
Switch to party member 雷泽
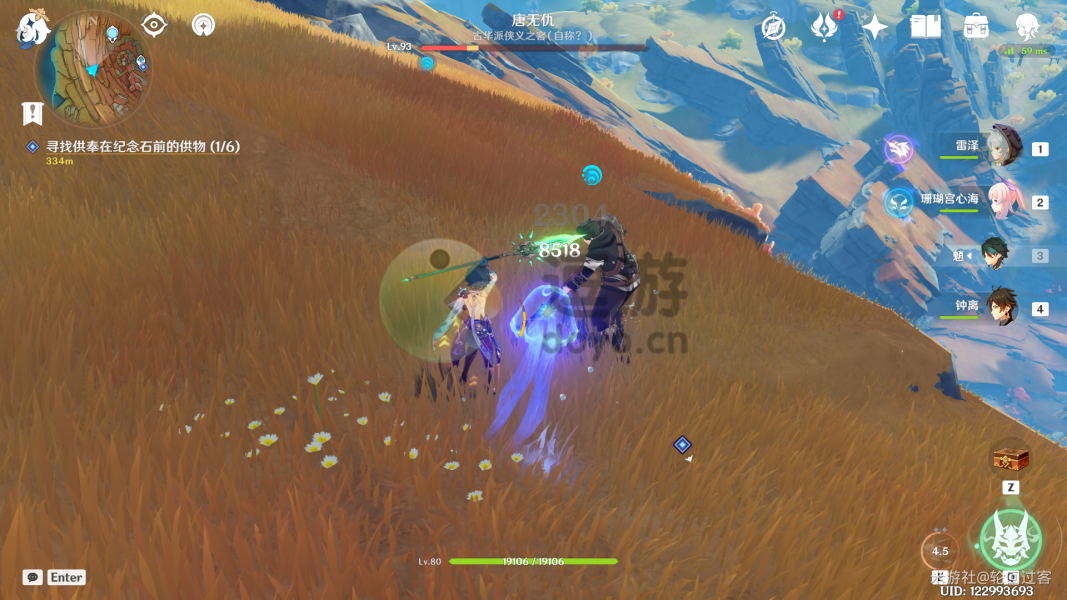(x=1001, y=148)
